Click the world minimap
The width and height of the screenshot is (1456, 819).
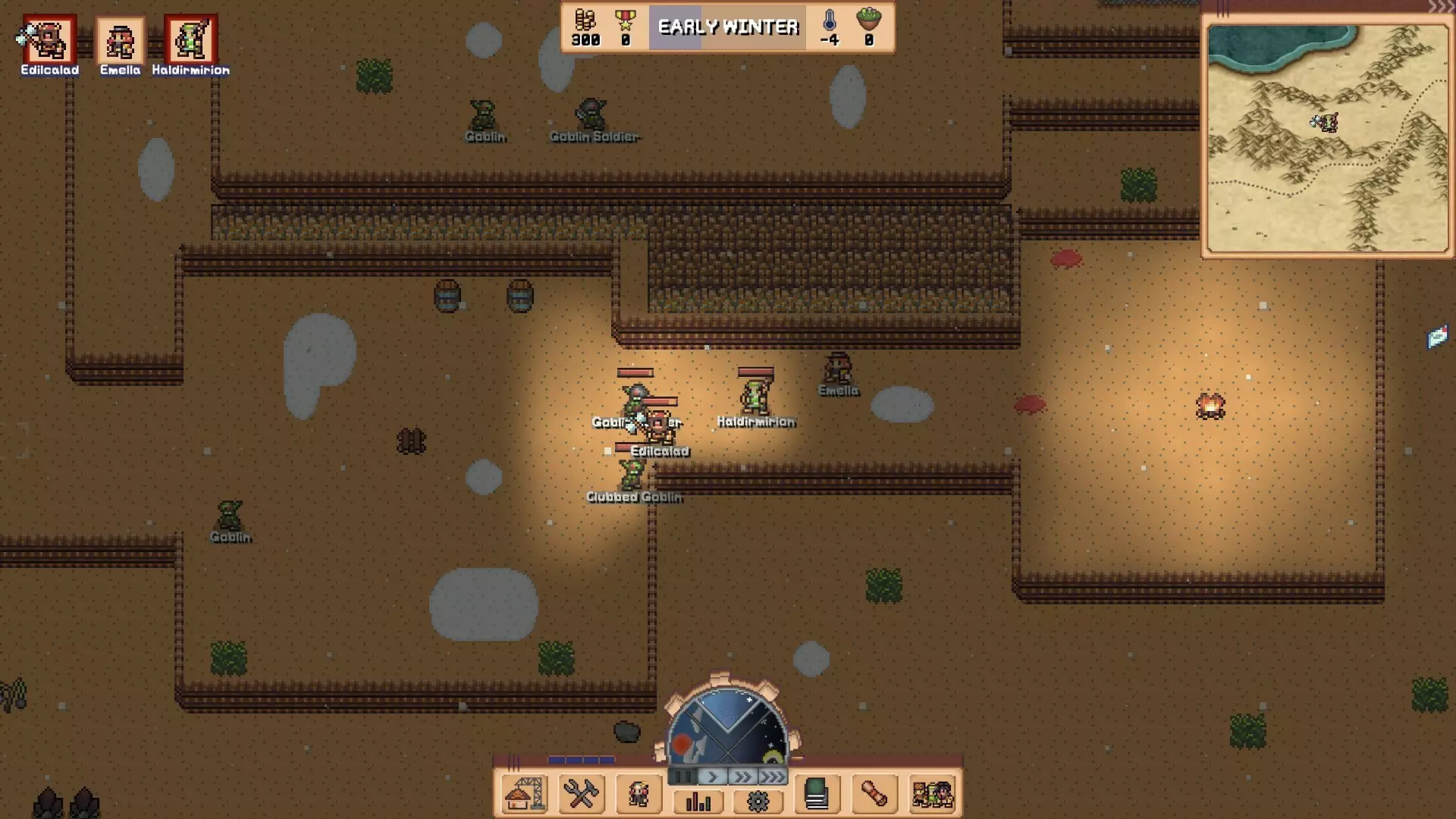[1327, 138]
